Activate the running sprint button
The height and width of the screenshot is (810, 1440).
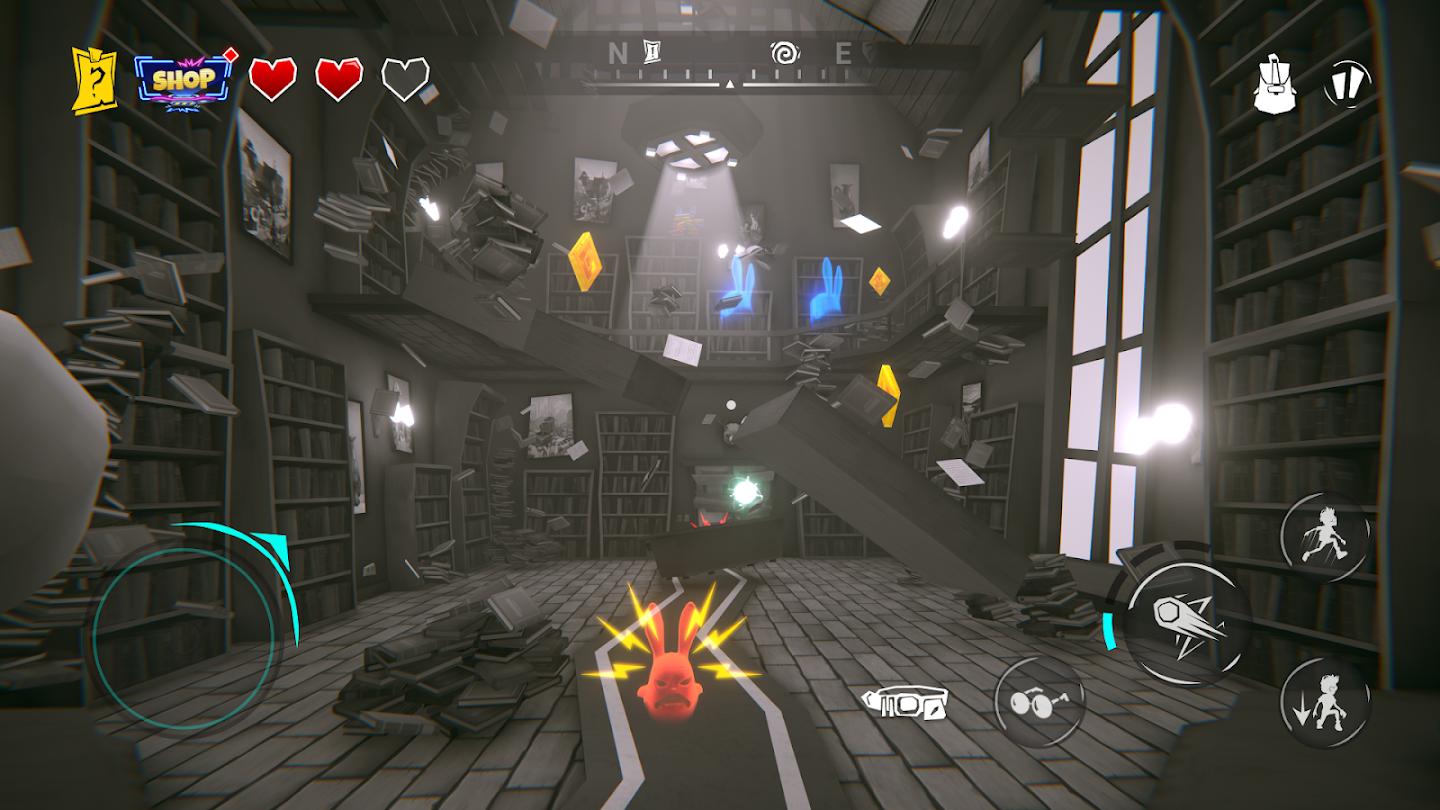tap(1324, 538)
